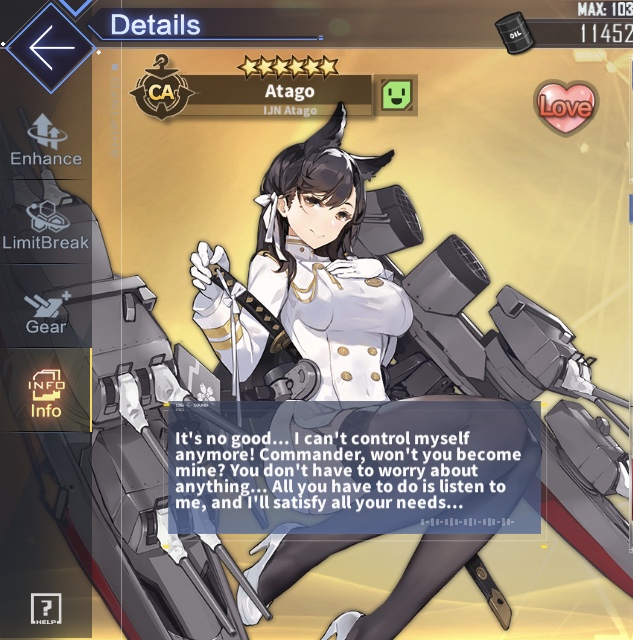Show the Info tab
This screenshot has height=640, width=633.
46,393
